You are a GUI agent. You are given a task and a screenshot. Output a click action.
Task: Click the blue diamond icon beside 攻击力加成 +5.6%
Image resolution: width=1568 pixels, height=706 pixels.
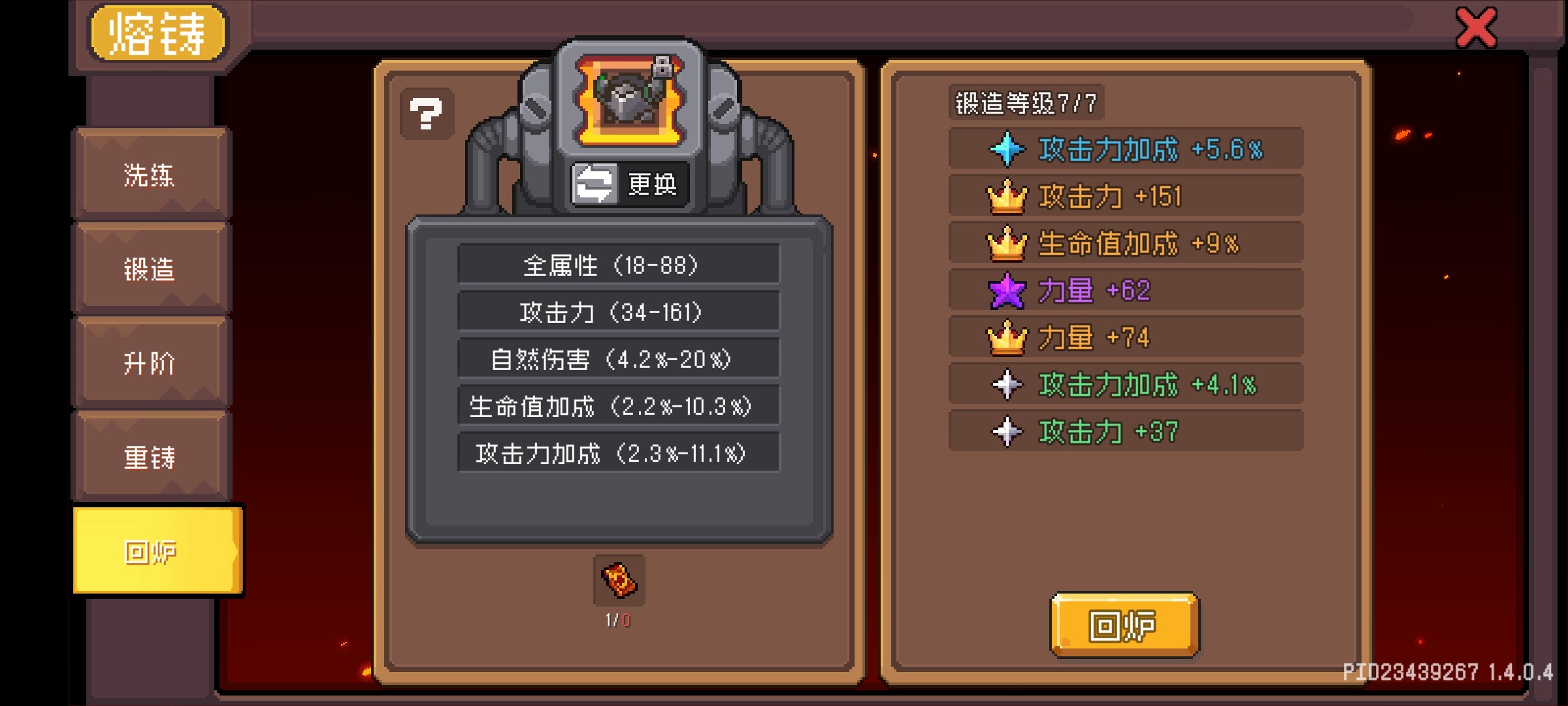click(1008, 150)
